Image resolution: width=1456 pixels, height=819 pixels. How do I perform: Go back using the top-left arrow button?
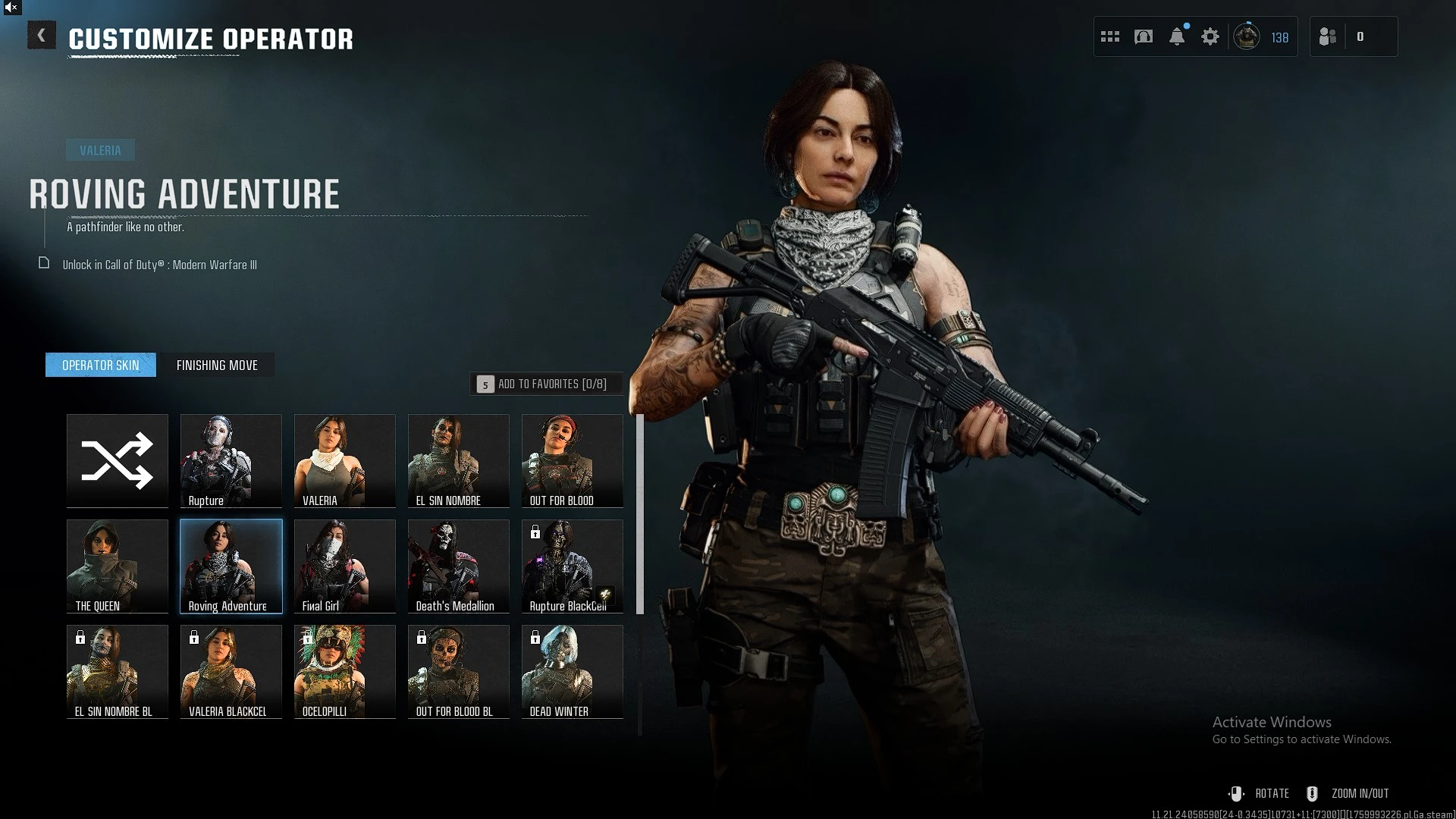42,36
